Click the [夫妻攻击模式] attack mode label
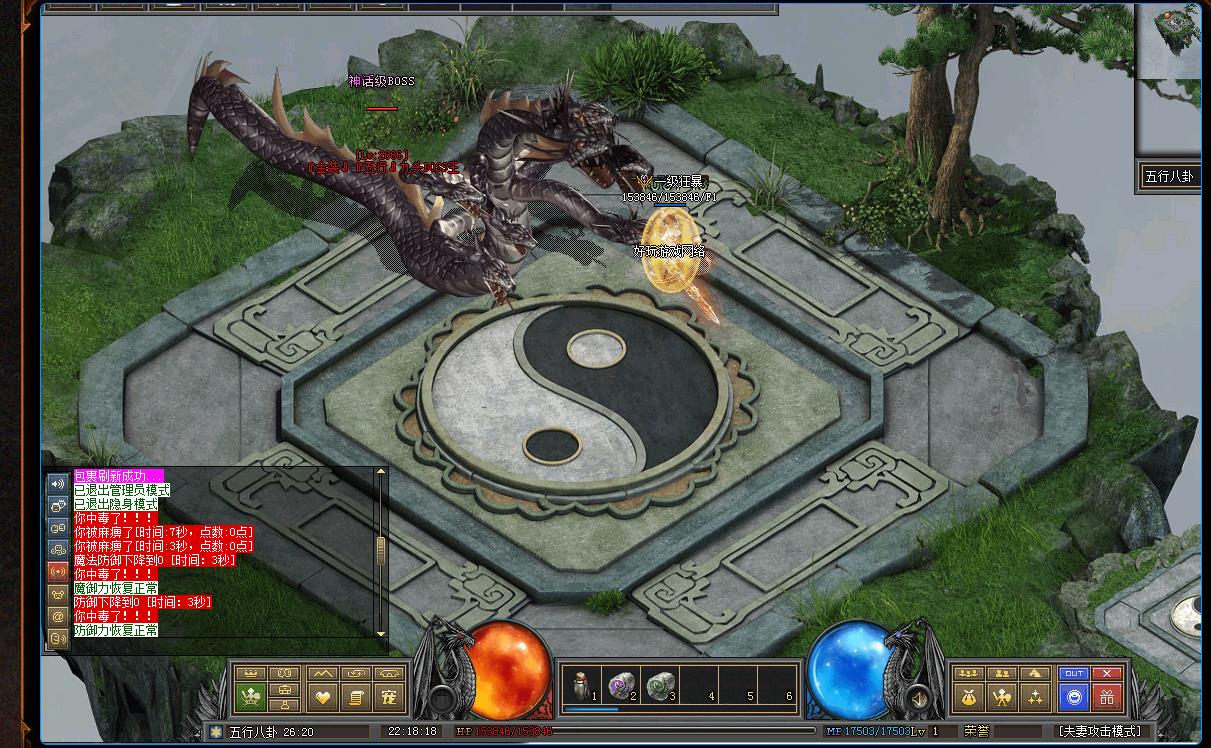This screenshot has height=748, width=1211. coord(1098,731)
